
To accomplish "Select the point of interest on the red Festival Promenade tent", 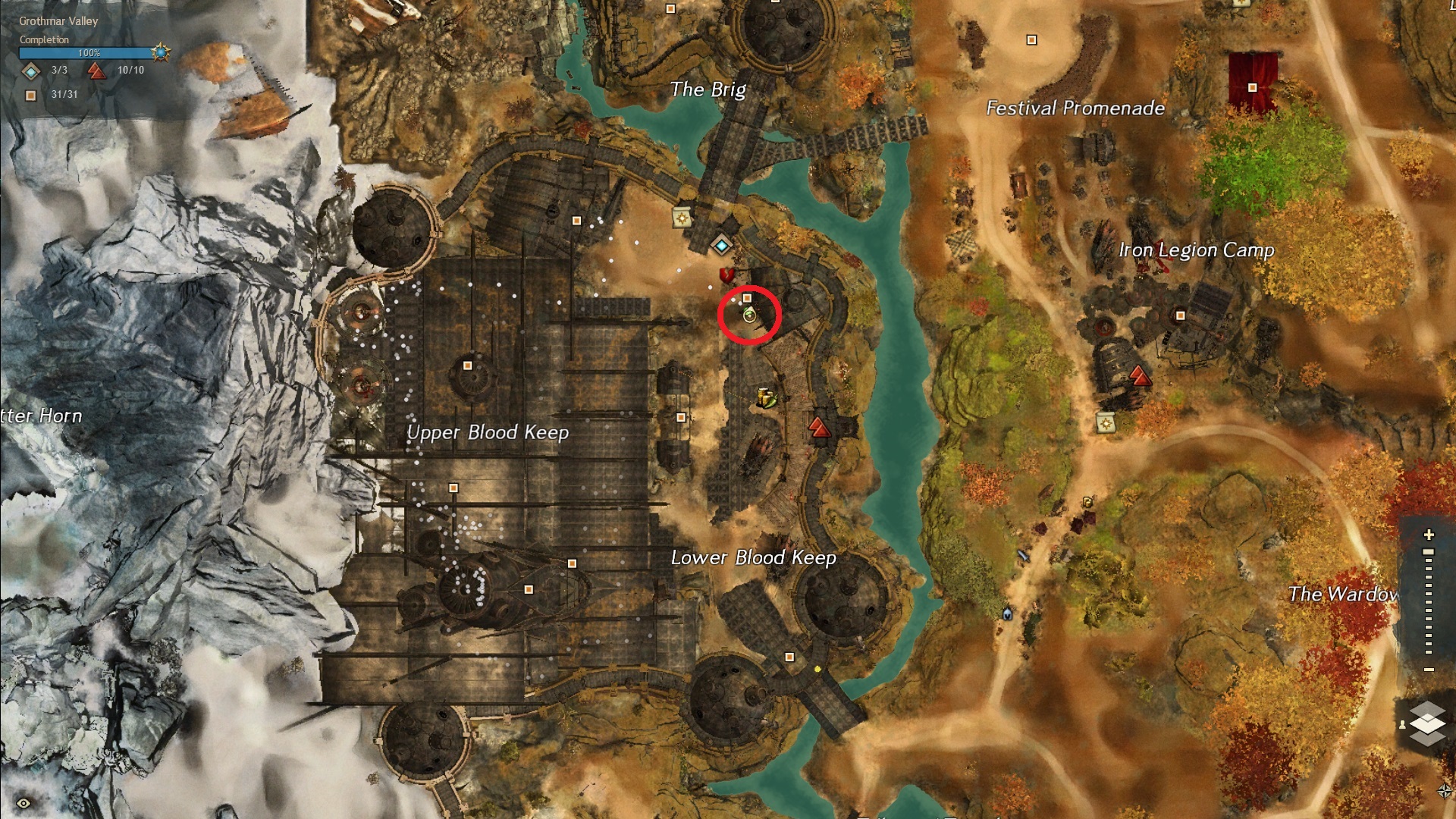I will (x=1252, y=88).
